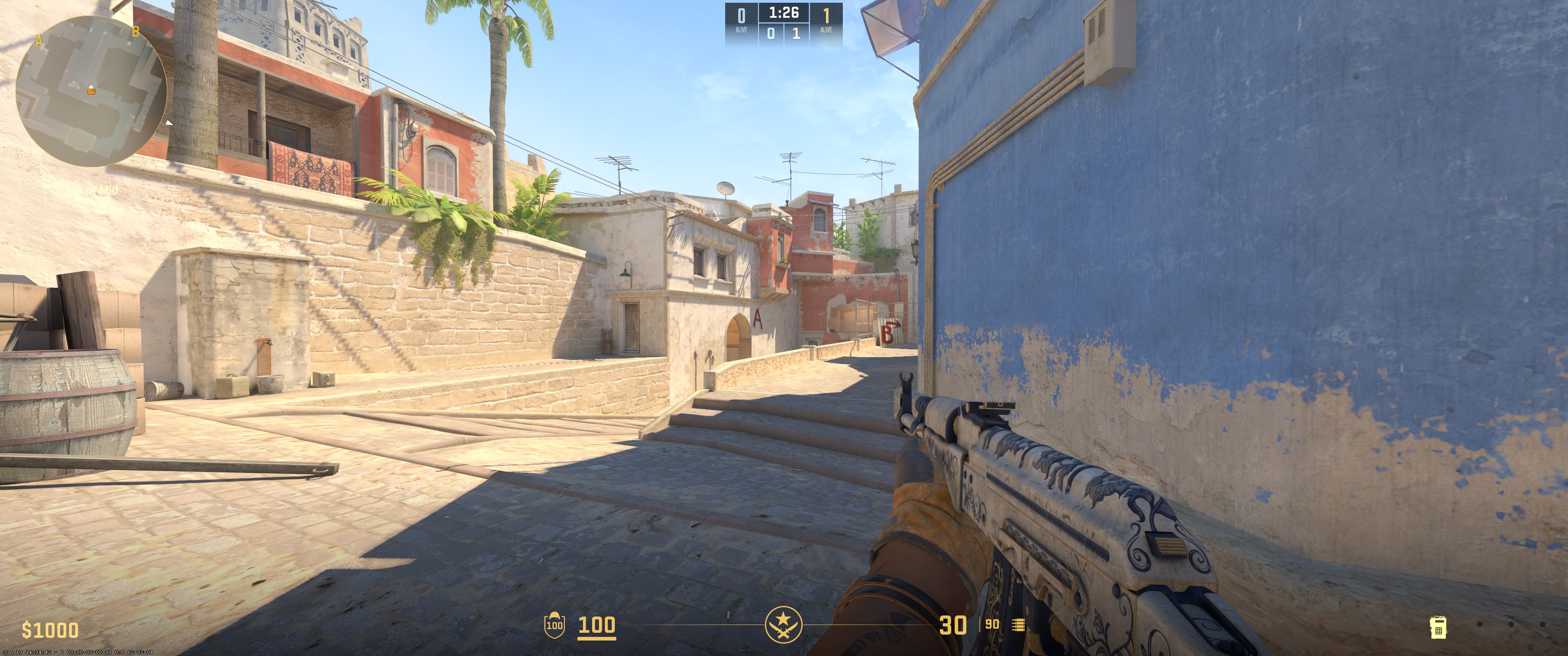Click the armor shield icon in HUD
1568x656 pixels.
coord(555,625)
